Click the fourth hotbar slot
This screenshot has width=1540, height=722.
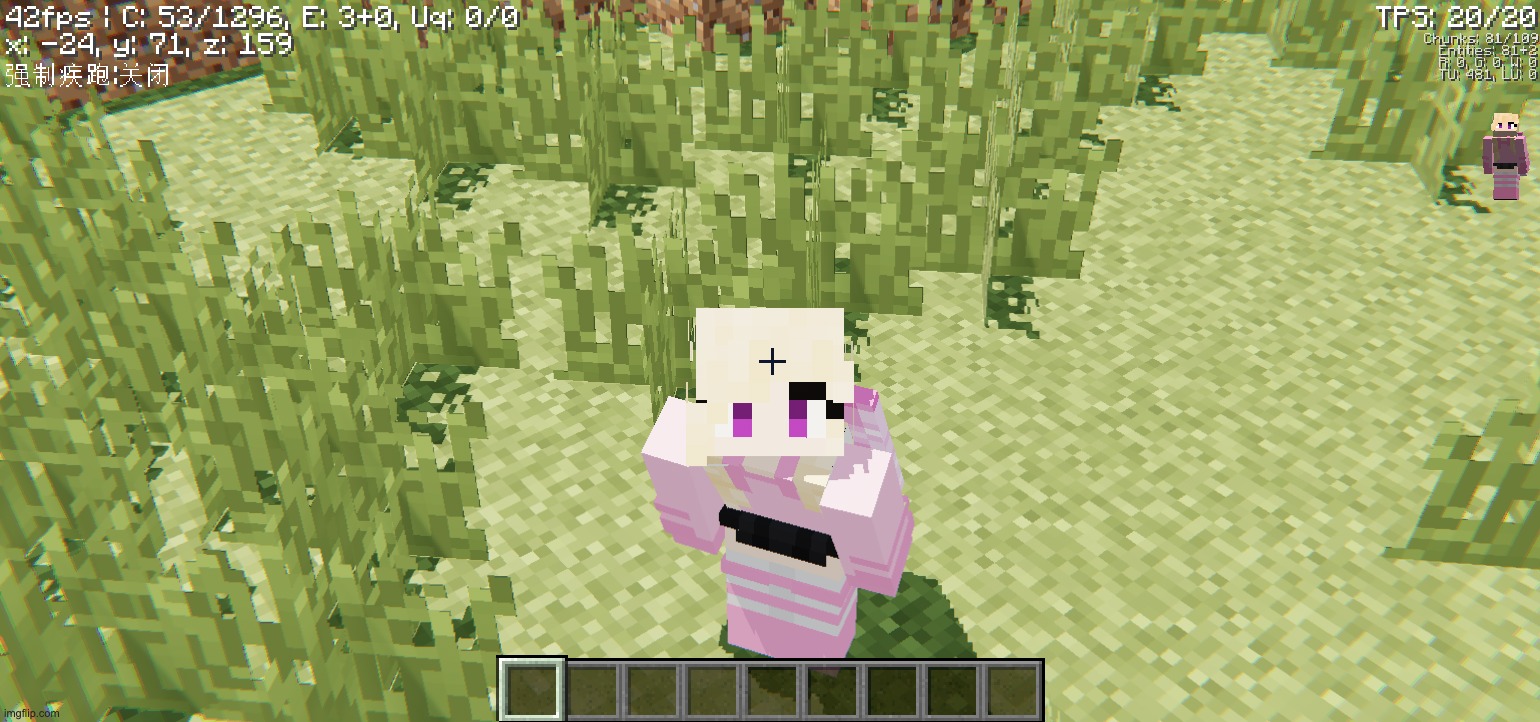click(712, 688)
